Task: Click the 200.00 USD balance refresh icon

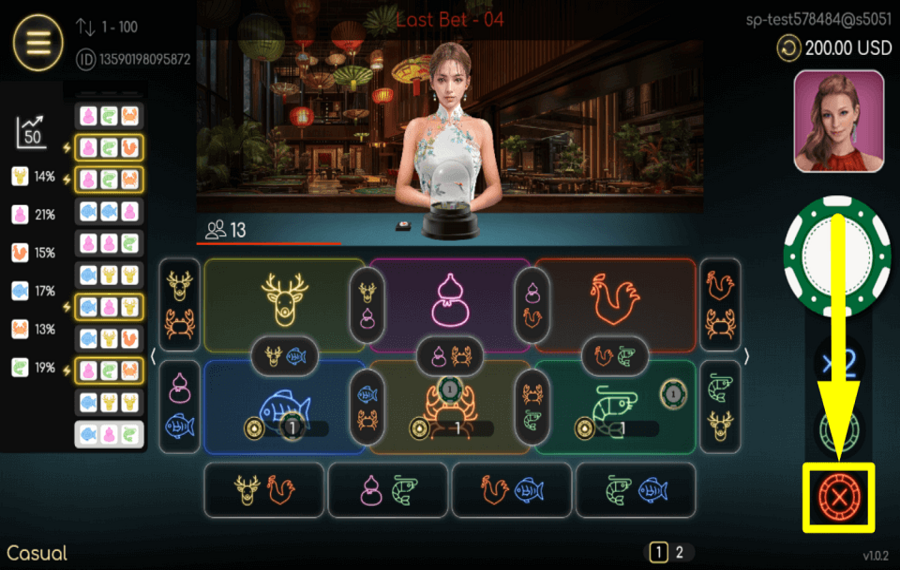Action: pos(789,48)
